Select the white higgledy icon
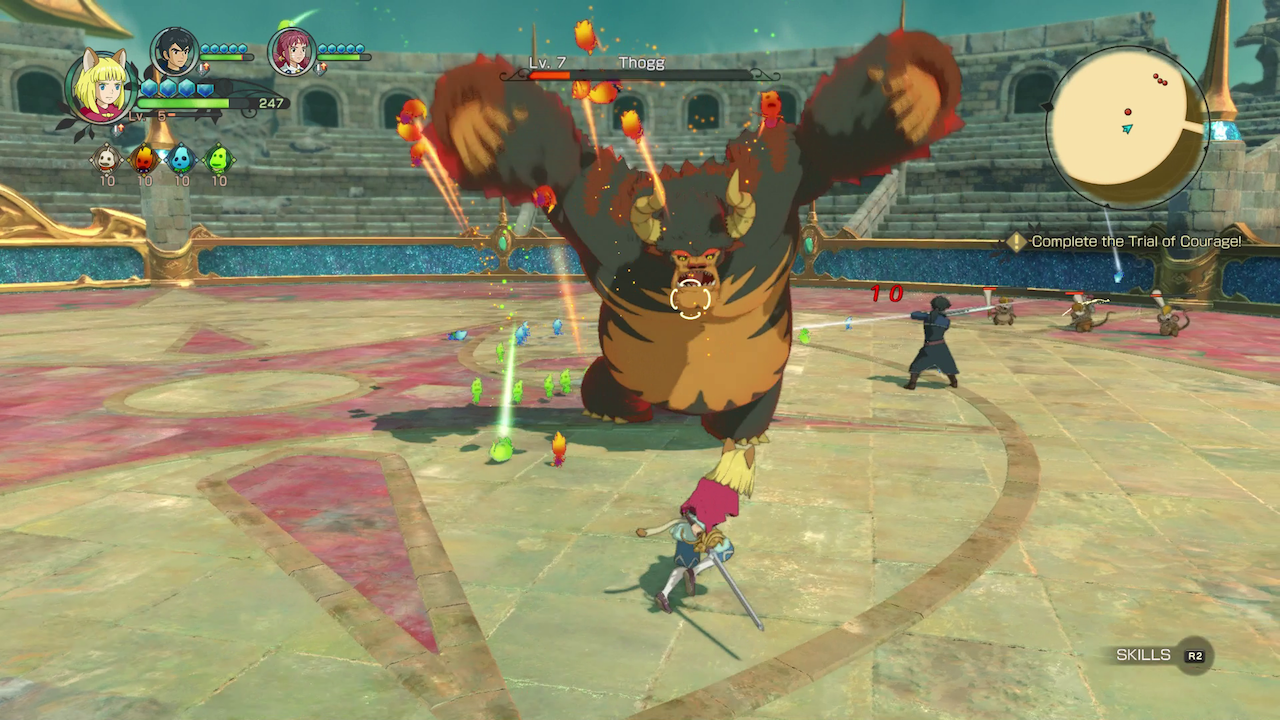1280x720 pixels. pyautogui.click(x=106, y=159)
